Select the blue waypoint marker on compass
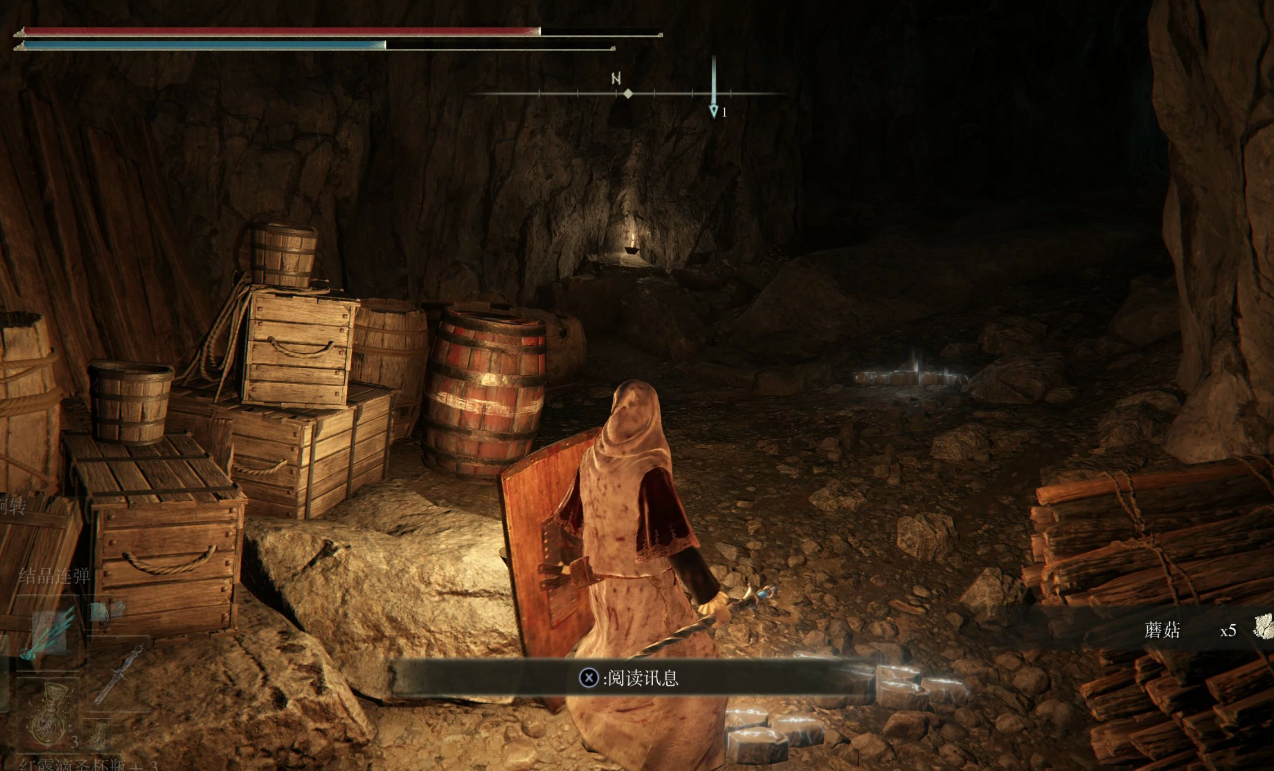Viewport: 1274px width, 771px height. [x=713, y=109]
